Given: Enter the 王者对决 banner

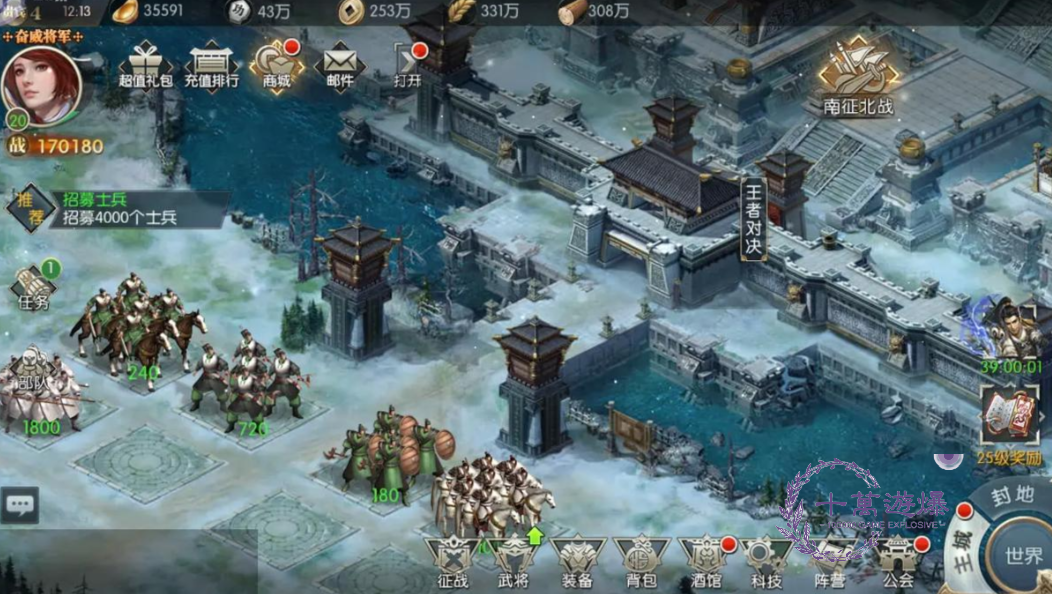Looking at the screenshot, I should tap(754, 219).
